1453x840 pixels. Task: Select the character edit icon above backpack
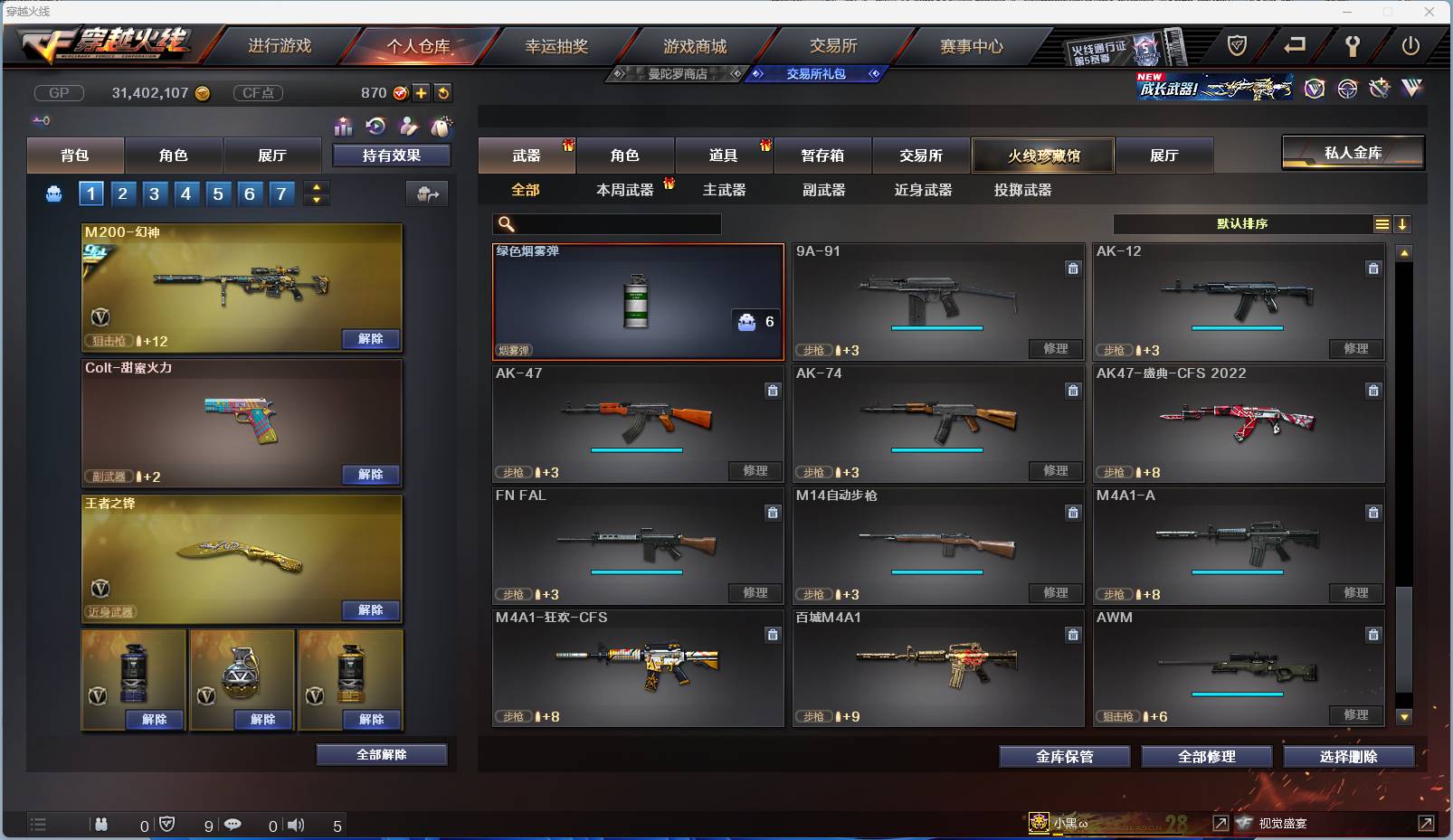tap(410, 127)
